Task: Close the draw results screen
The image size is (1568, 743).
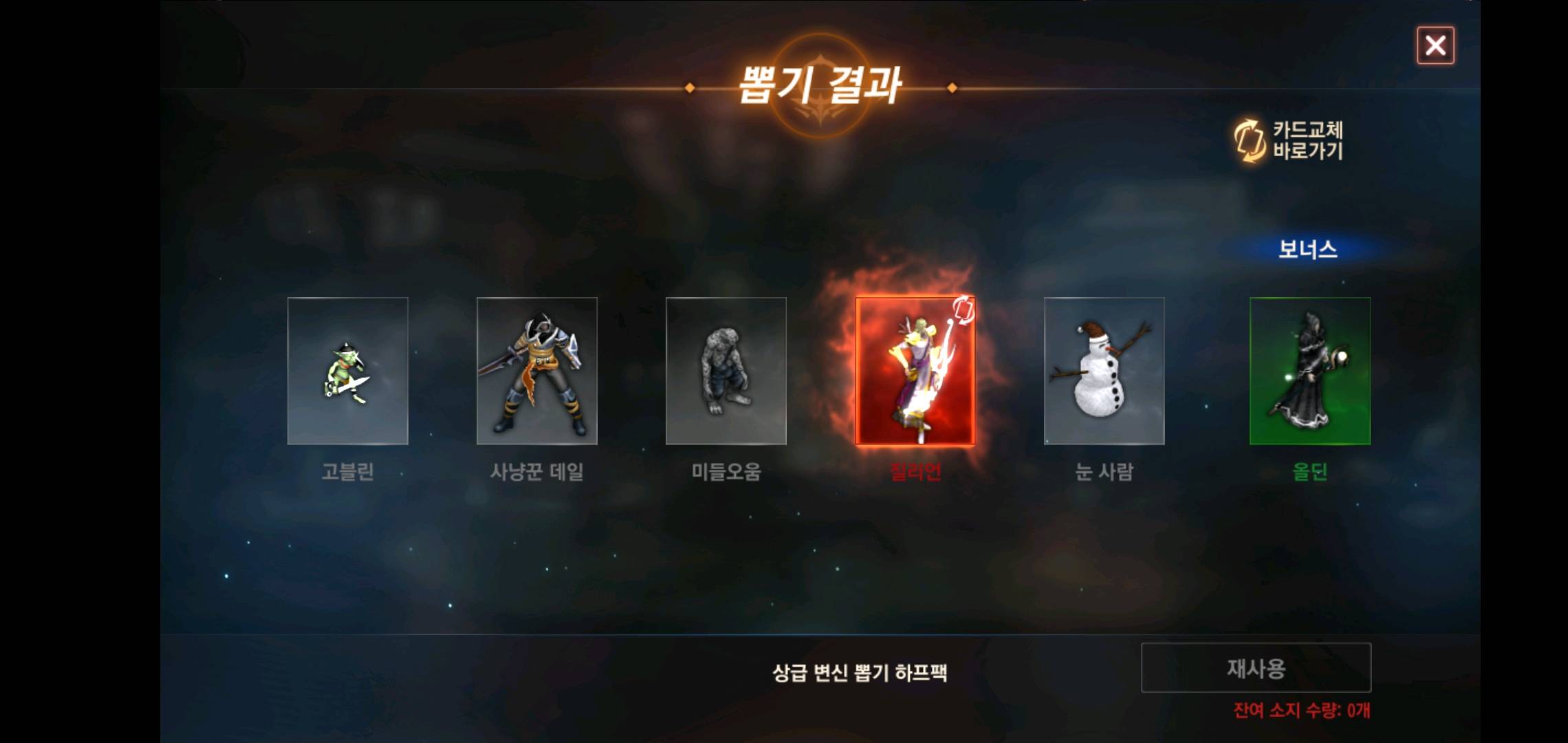Action: pos(1436,45)
